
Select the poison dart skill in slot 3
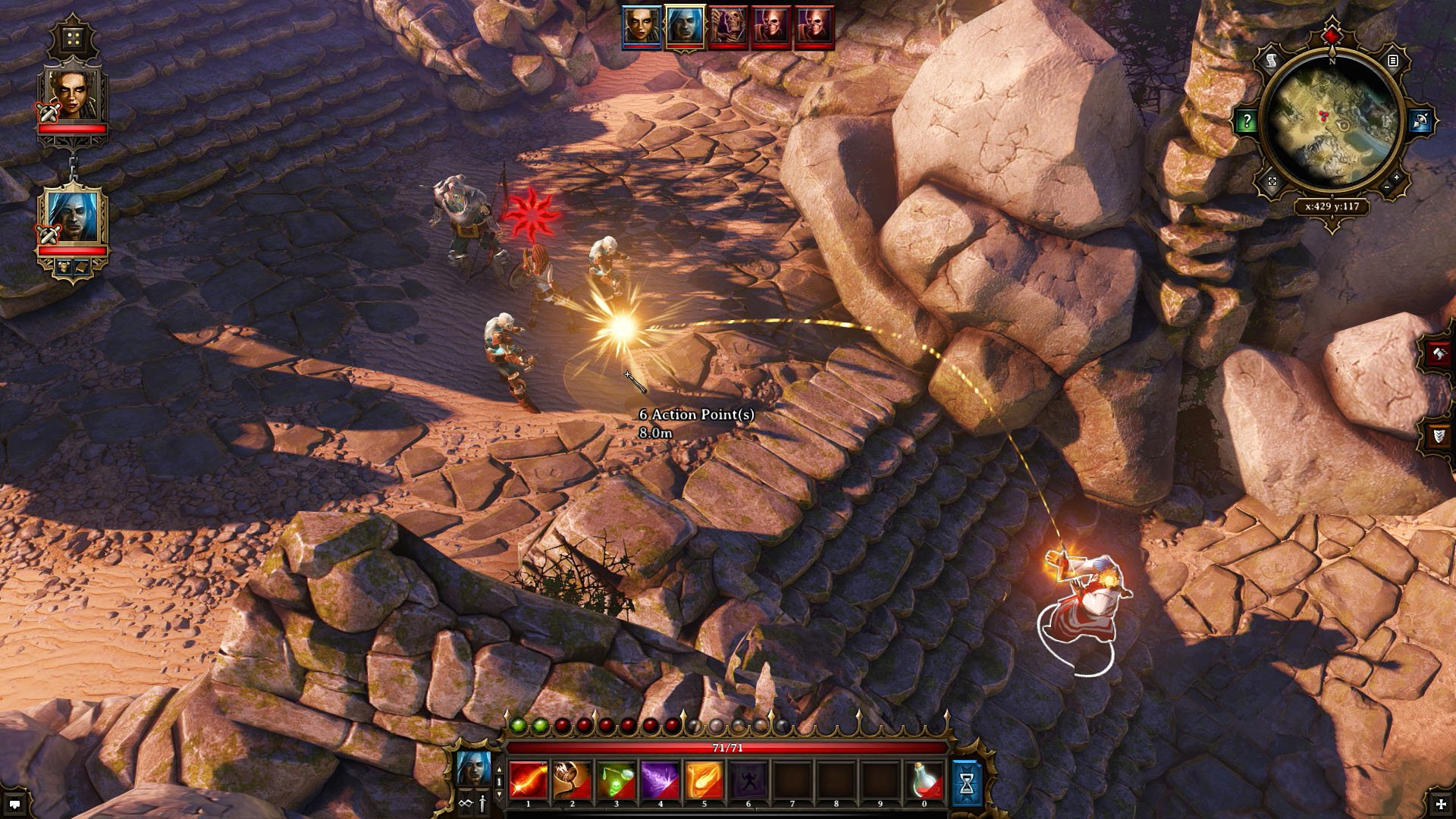[617, 780]
